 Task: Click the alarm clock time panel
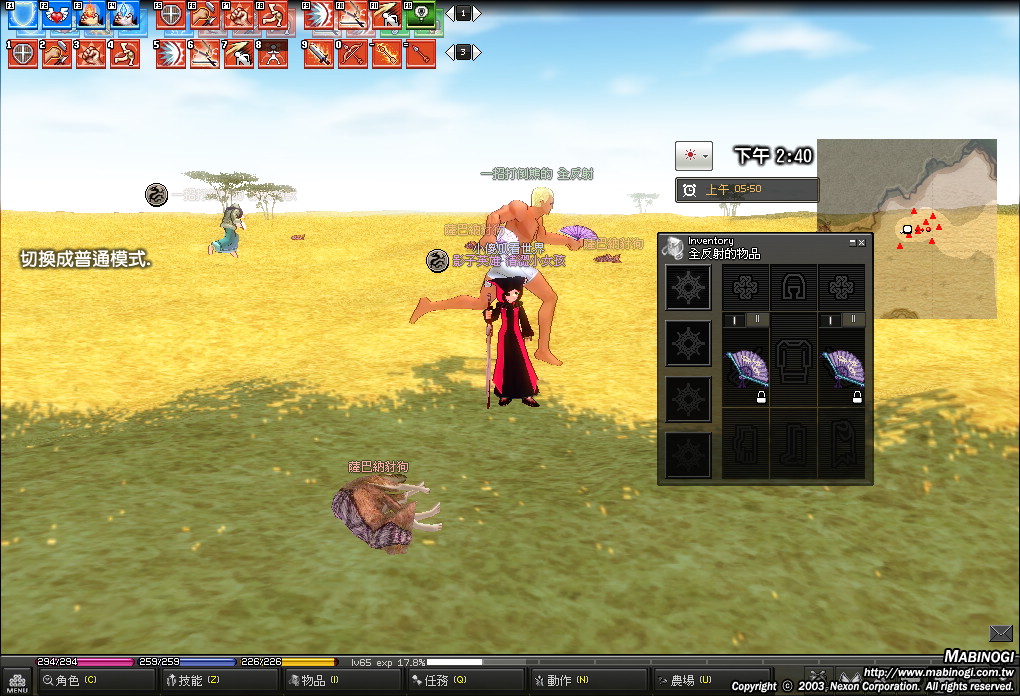[747, 189]
